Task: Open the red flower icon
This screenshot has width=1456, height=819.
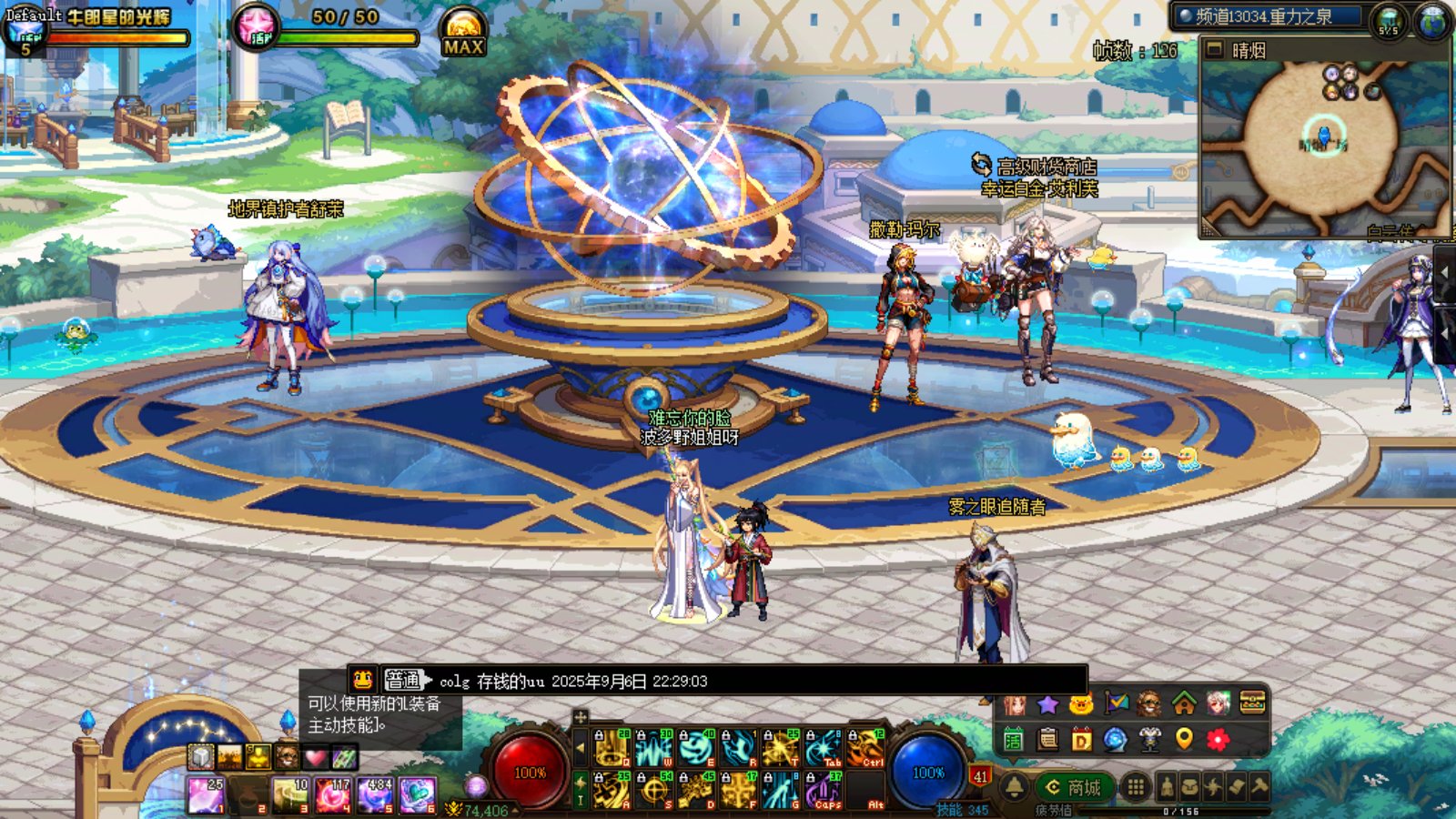Action: pyautogui.click(x=1218, y=739)
